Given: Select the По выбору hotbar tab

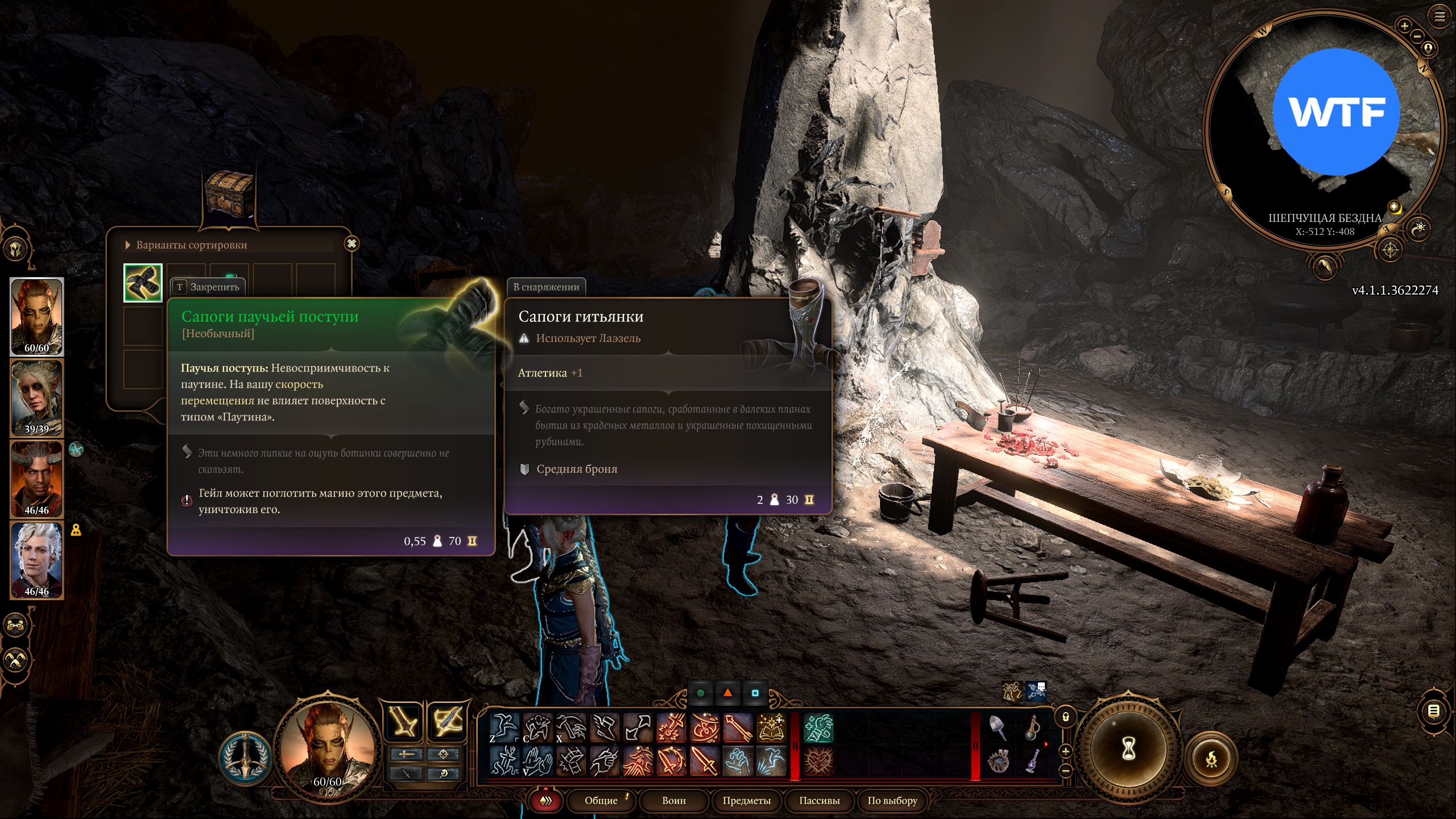Looking at the screenshot, I should coord(892,800).
